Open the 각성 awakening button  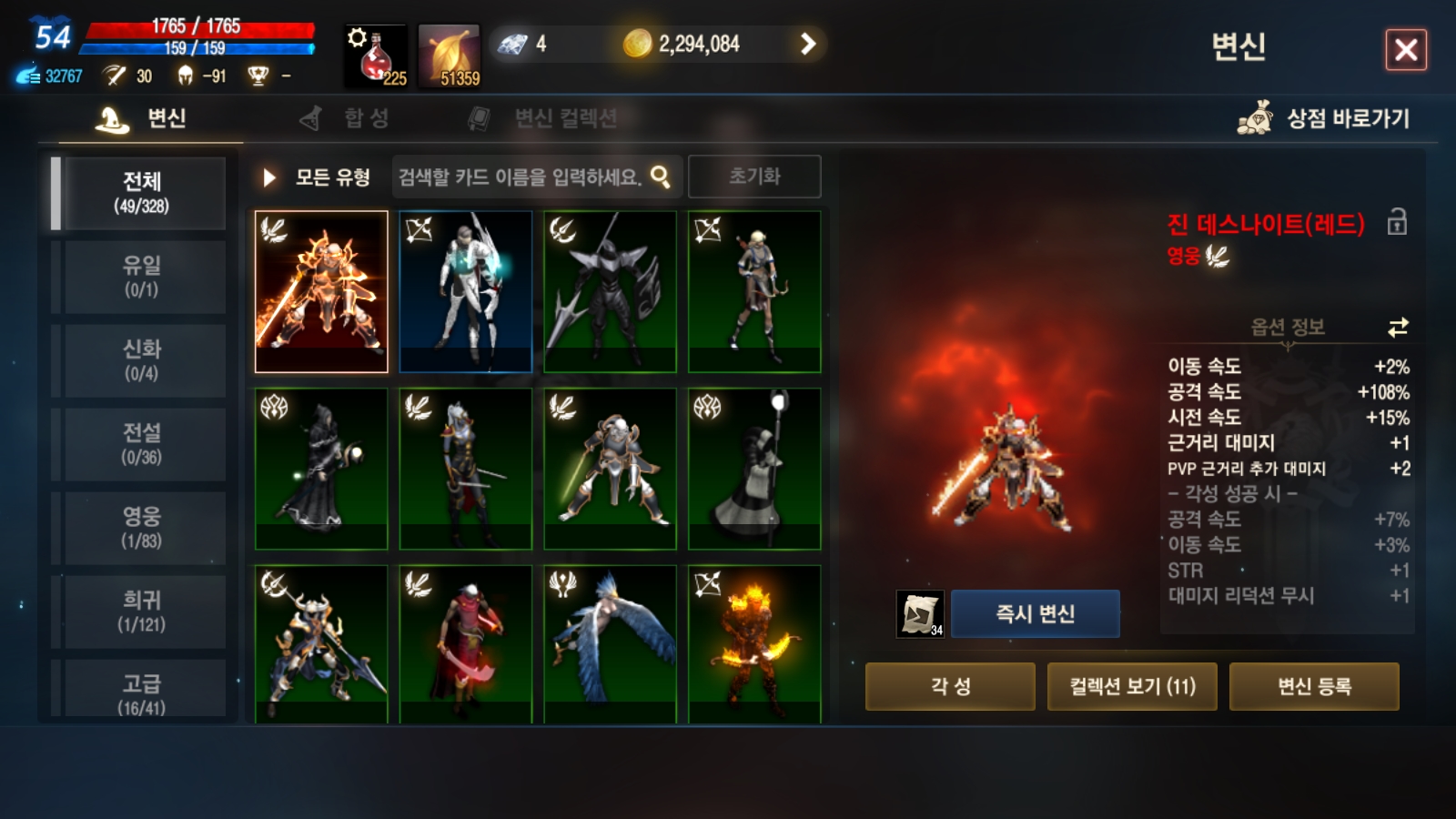[x=950, y=686]
